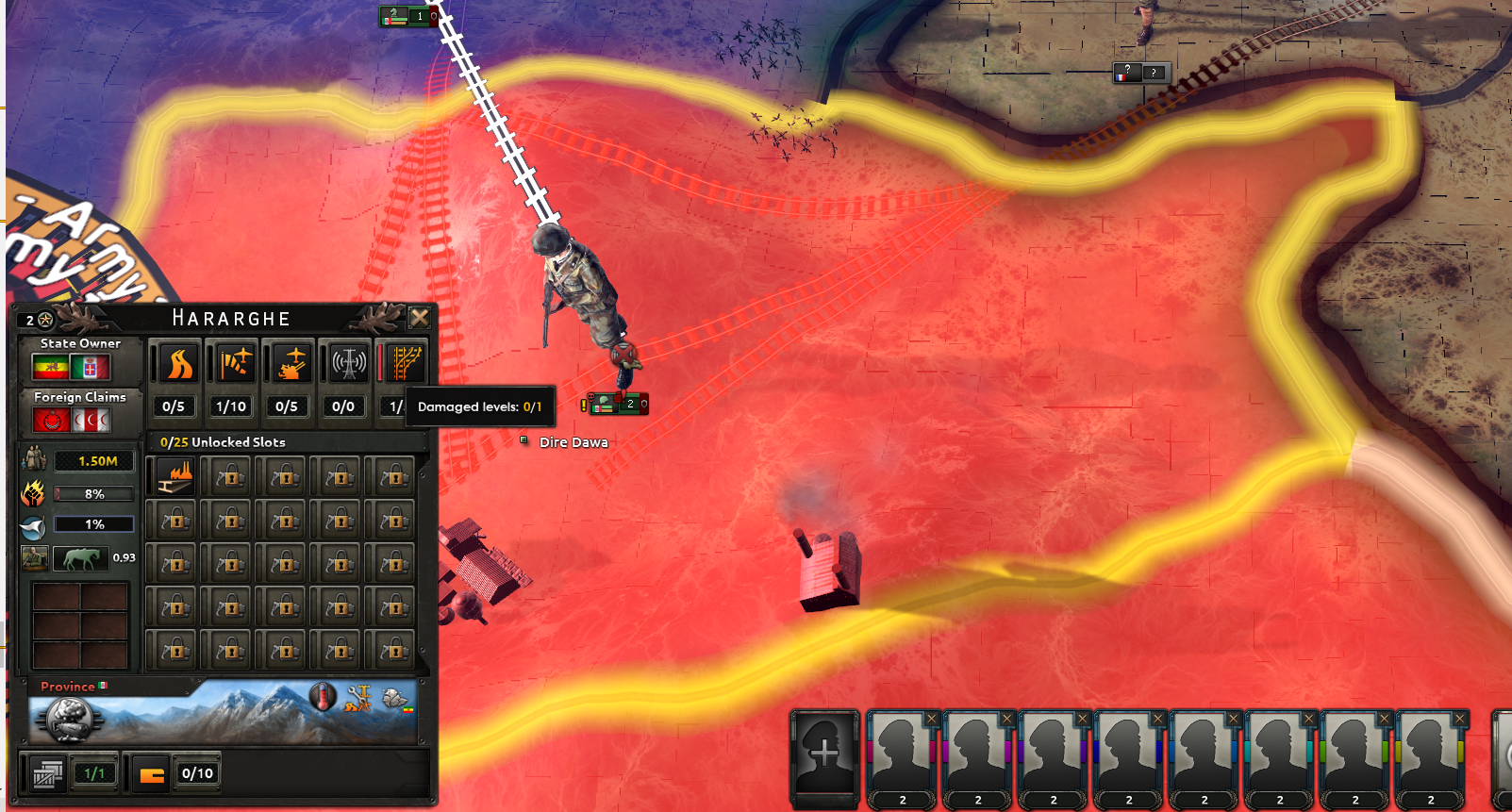The height and width of the screenshot is (812, 1512).
Task: Click the first Foreign Claims flag
Action: pyautogui.click(x=52, y=419)
